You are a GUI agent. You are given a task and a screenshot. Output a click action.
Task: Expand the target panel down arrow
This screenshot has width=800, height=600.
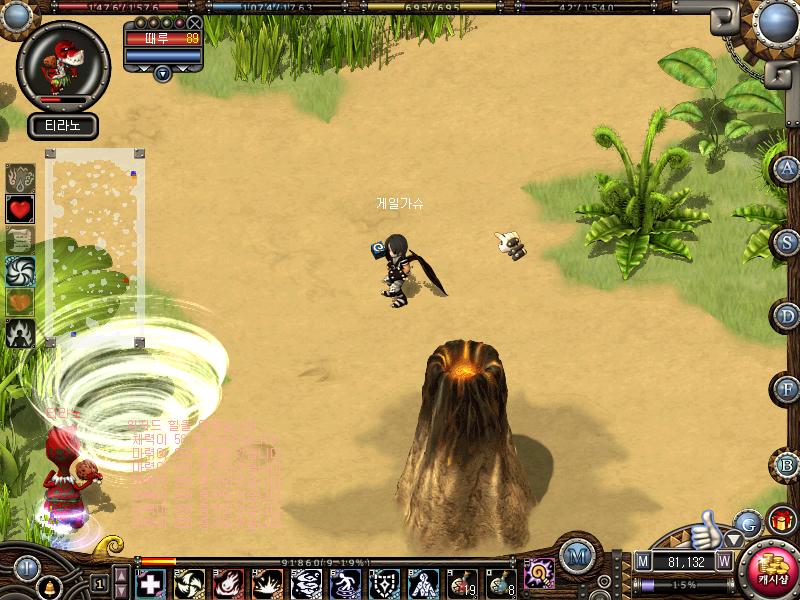click(163, 72)
